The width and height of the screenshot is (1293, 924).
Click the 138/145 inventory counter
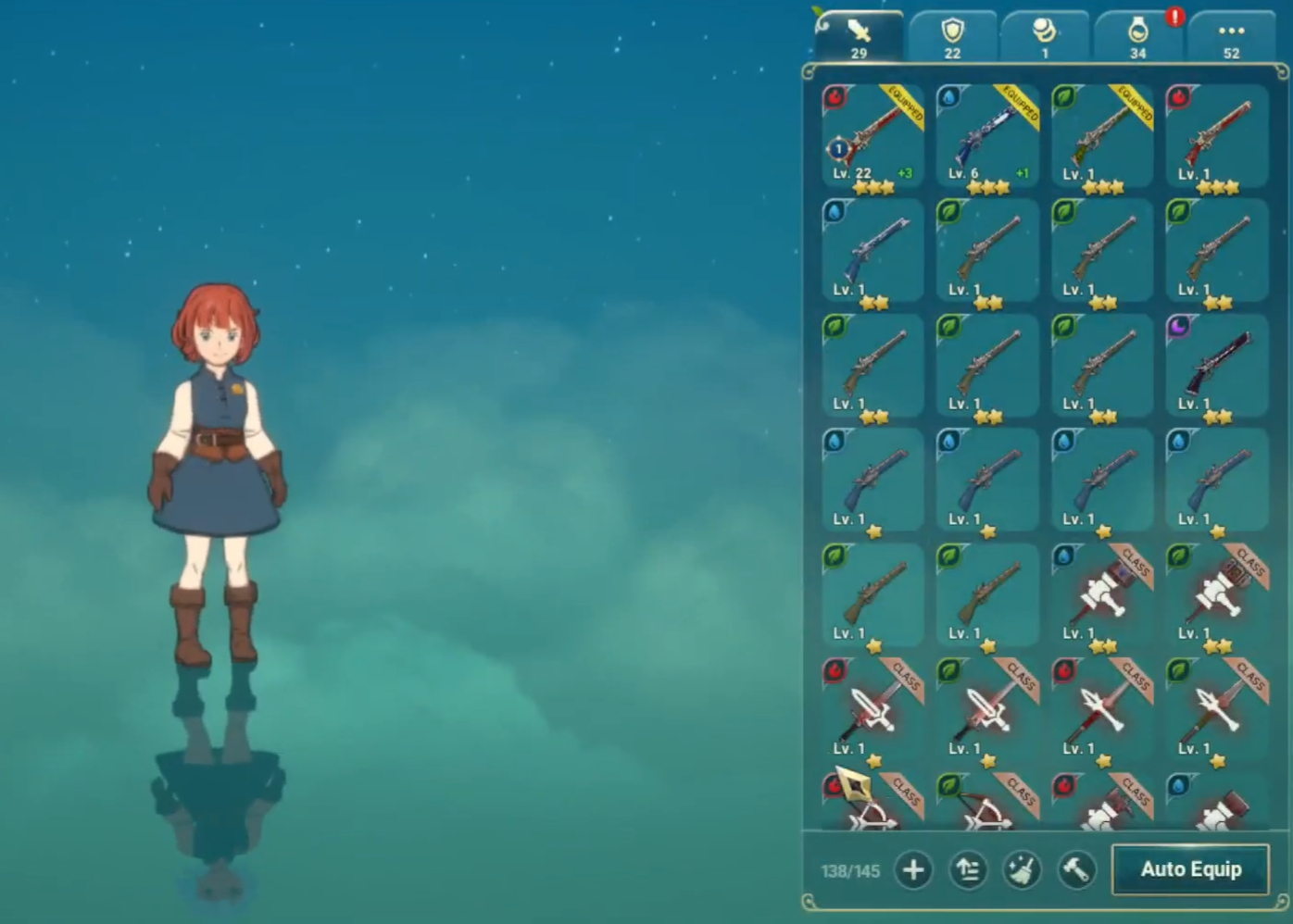coord(848,870)
